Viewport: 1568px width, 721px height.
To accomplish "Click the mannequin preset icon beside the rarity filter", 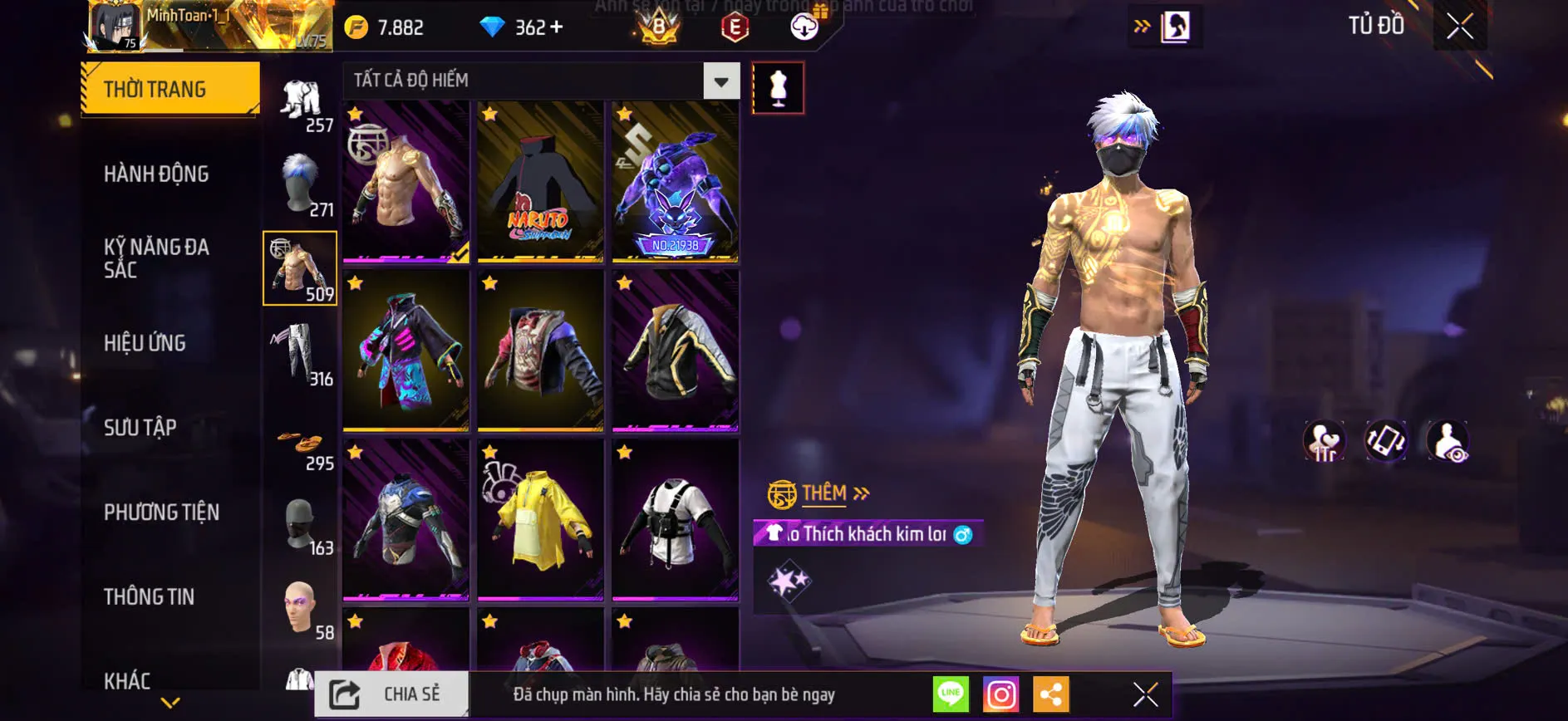I will (779, 87).
